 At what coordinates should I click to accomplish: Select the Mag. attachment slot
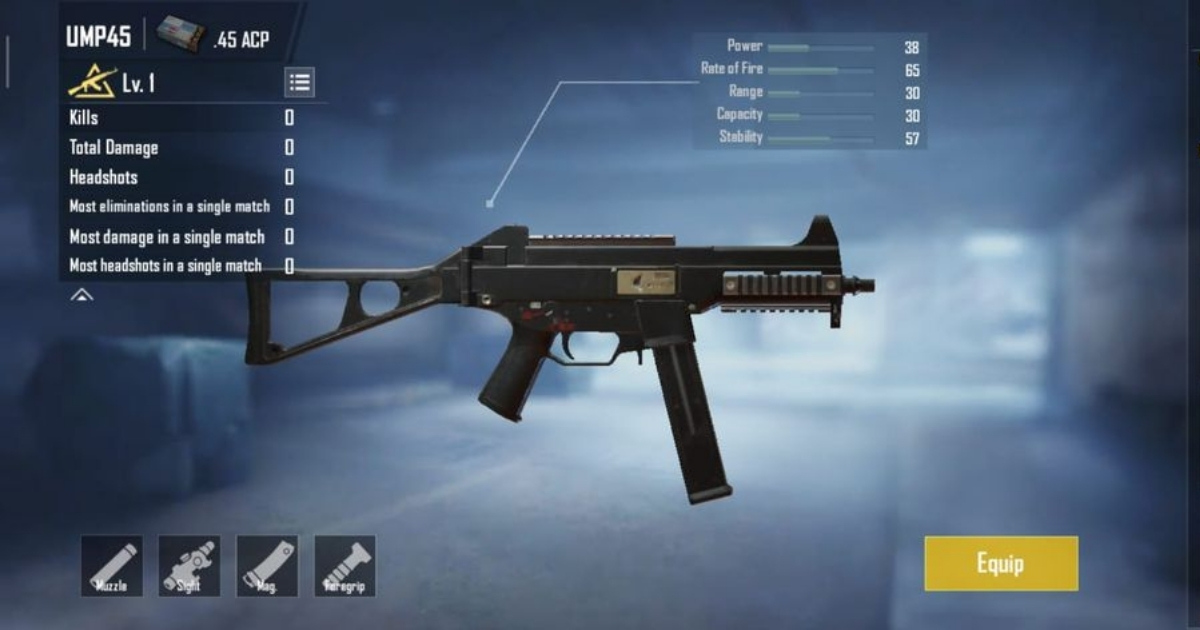click(267, 566)
